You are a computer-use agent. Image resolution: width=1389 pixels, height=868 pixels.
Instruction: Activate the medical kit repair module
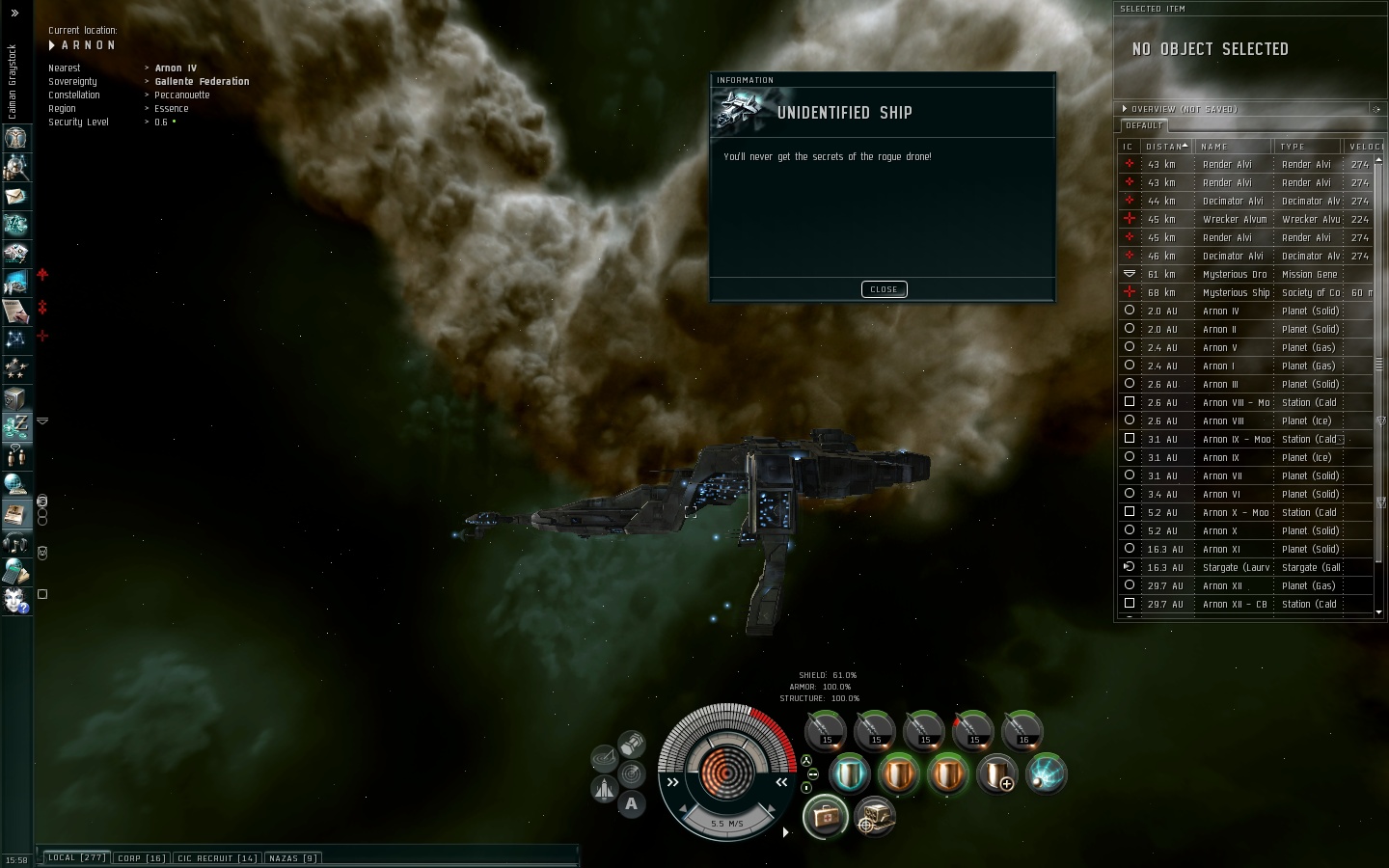click(x=825, y=818)
